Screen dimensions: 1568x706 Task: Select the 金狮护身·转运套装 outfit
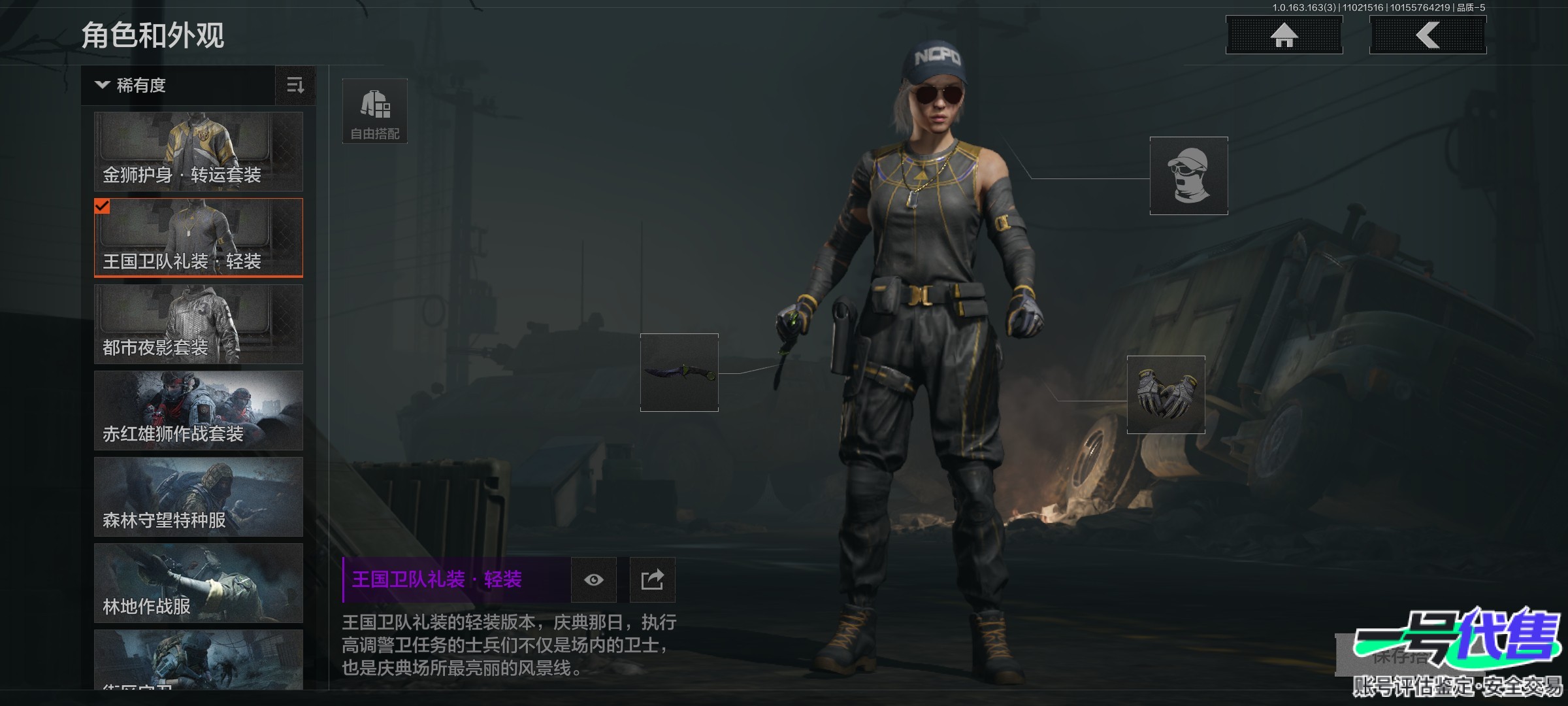[x=199, y=152]
